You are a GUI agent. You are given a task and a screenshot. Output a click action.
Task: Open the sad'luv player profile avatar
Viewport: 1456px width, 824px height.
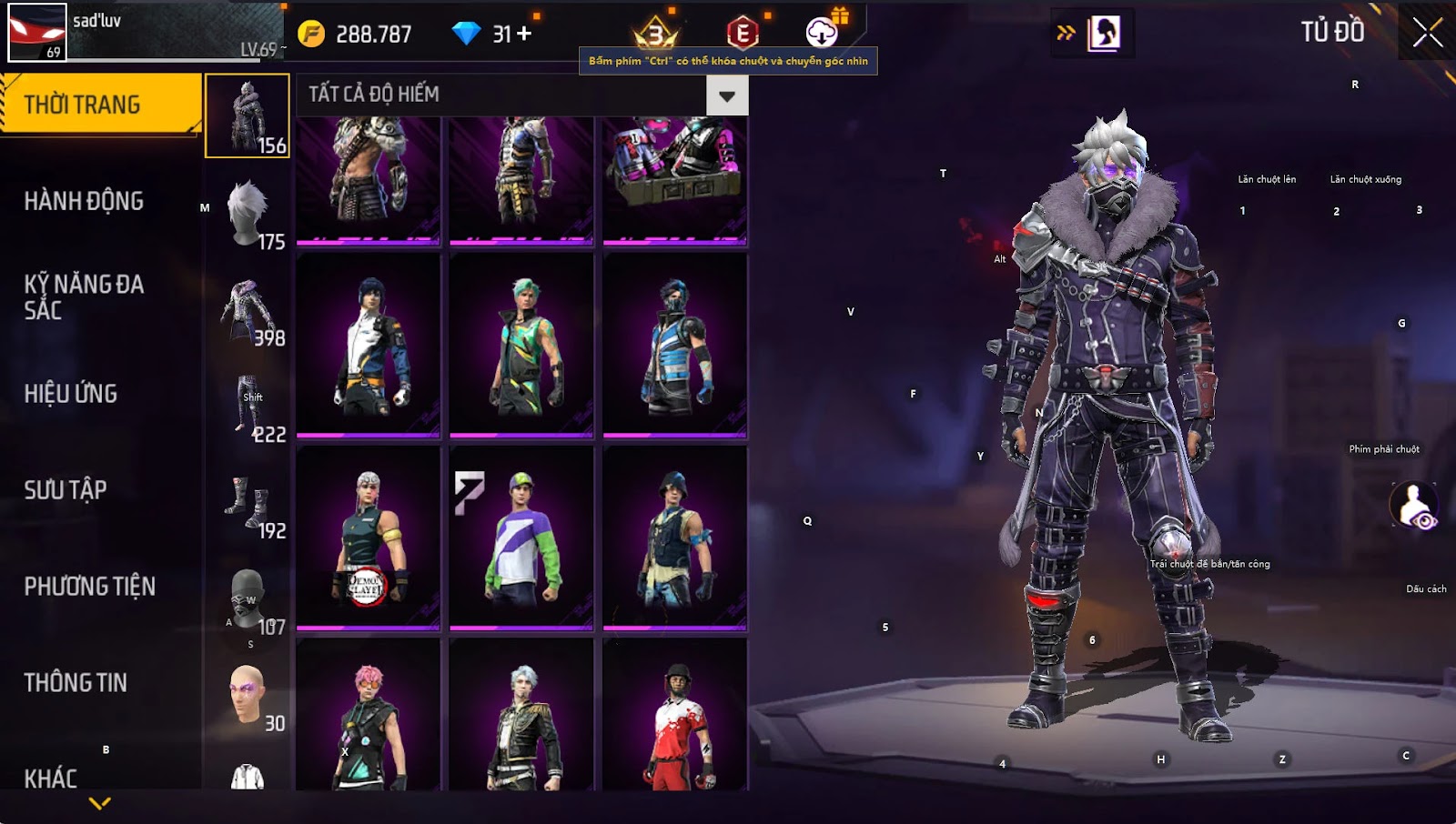coord(37,32)
